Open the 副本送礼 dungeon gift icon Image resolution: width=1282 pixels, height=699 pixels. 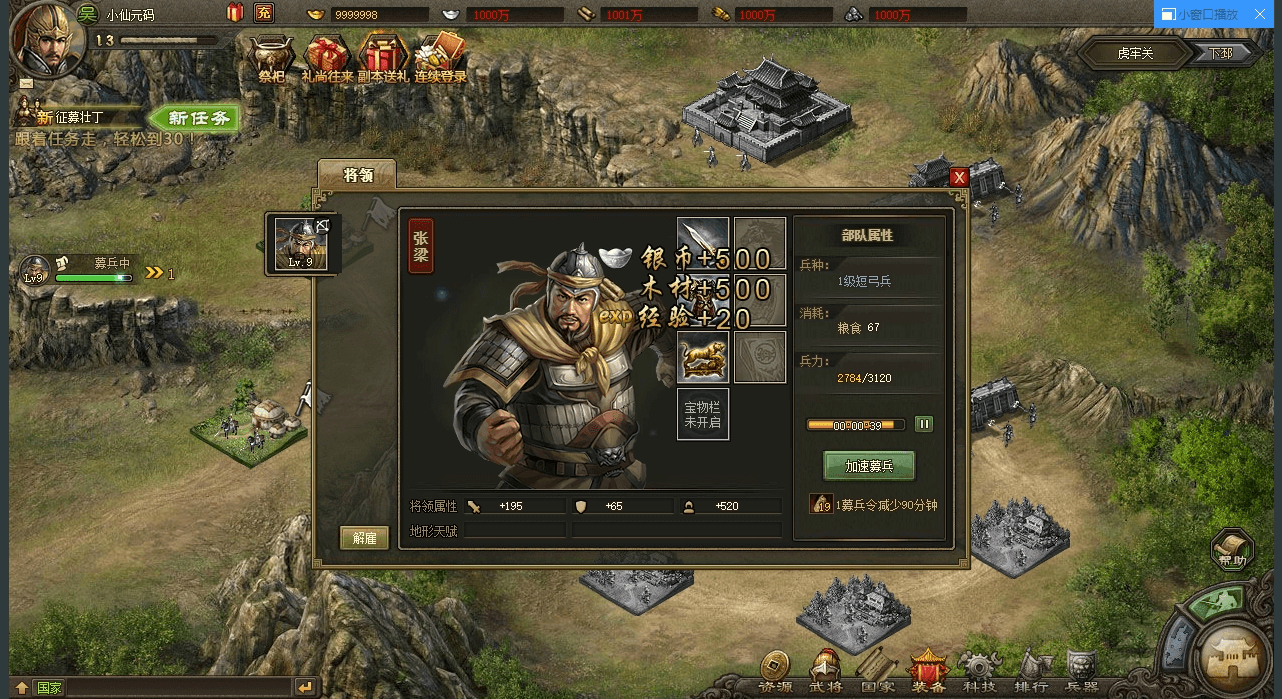click(x=384, y=57)
